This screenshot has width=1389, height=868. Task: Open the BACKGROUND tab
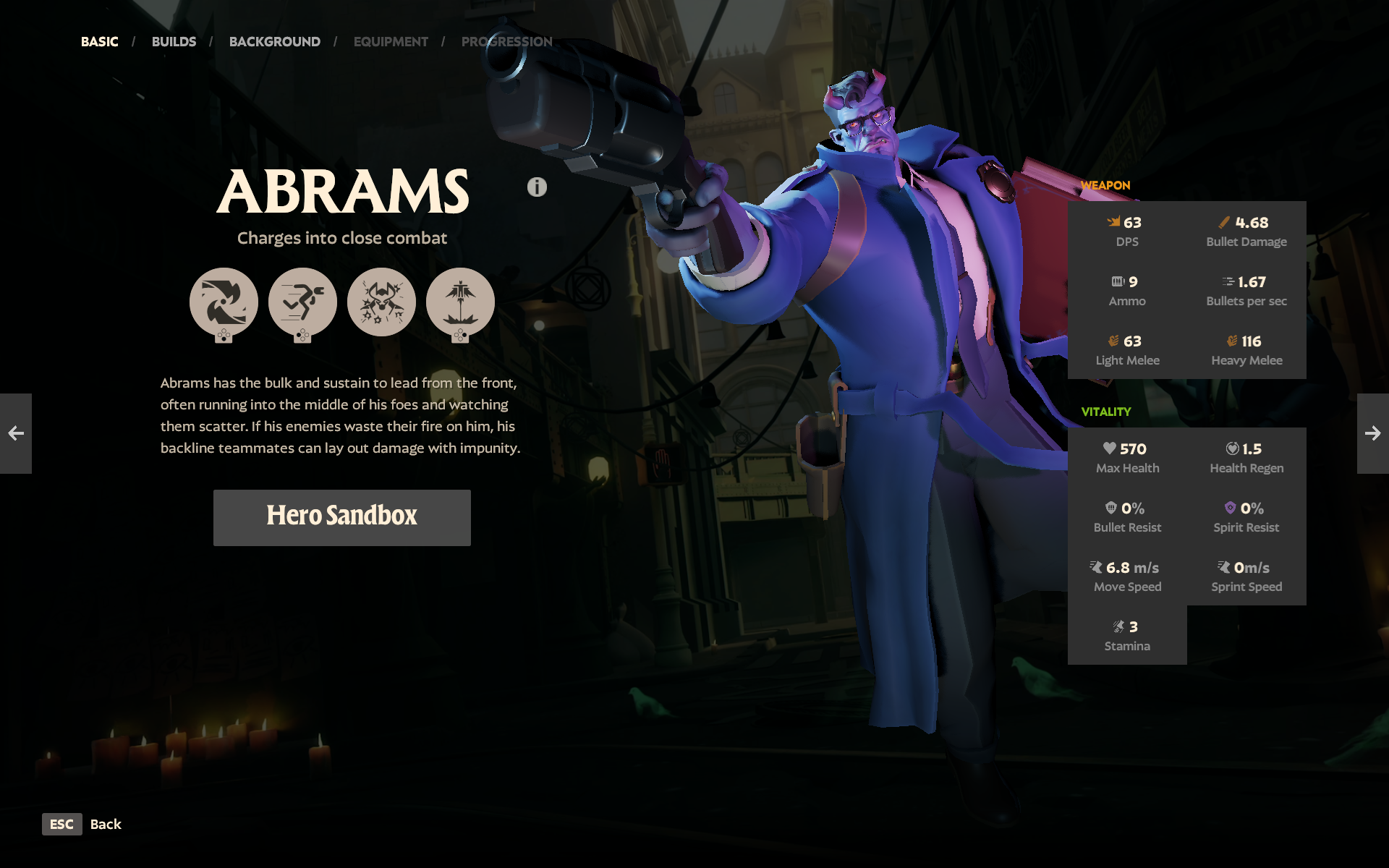click(x=274, y=41)
